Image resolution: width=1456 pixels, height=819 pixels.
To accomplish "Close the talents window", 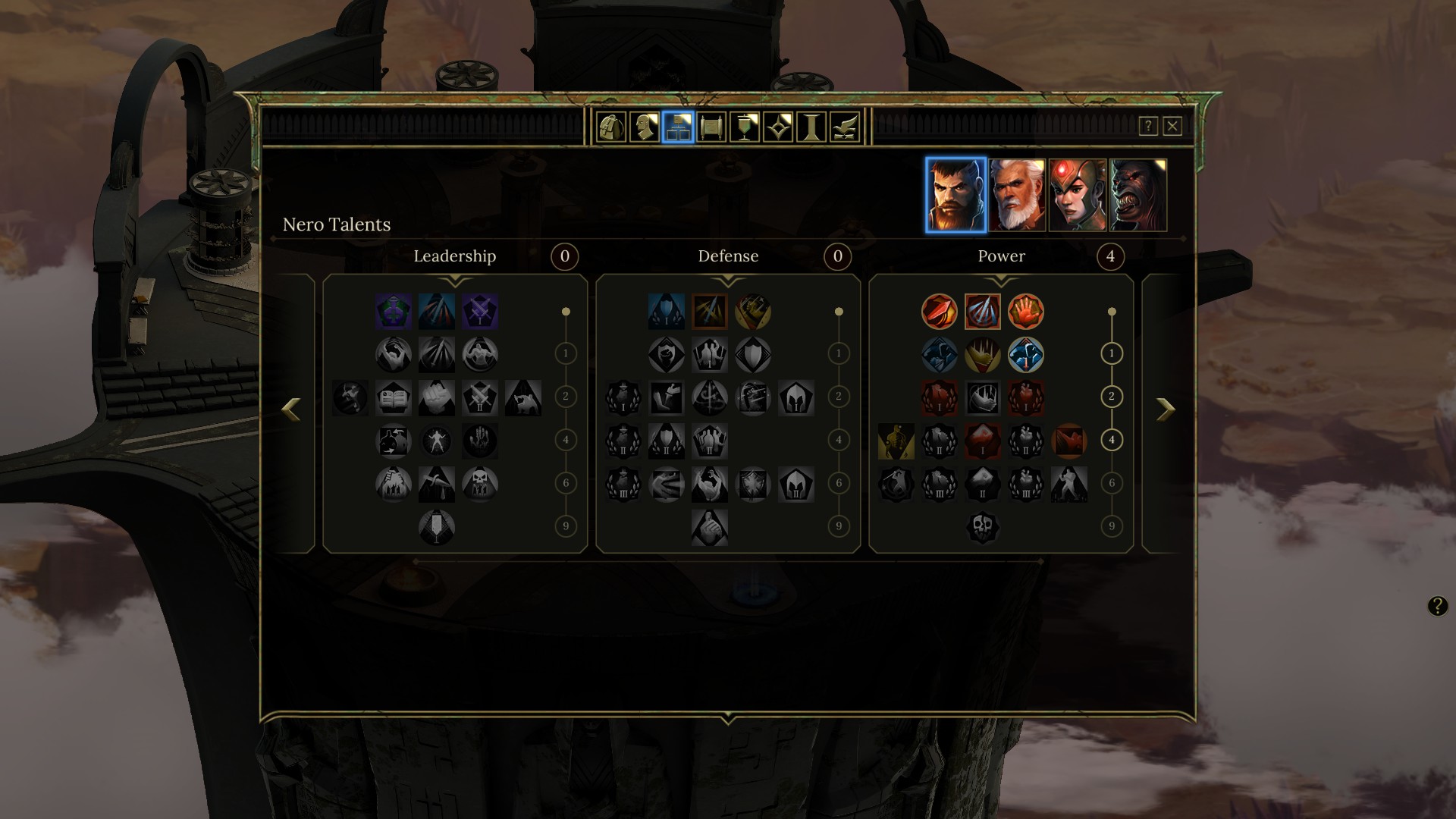I will click(x=1172, y=126).
